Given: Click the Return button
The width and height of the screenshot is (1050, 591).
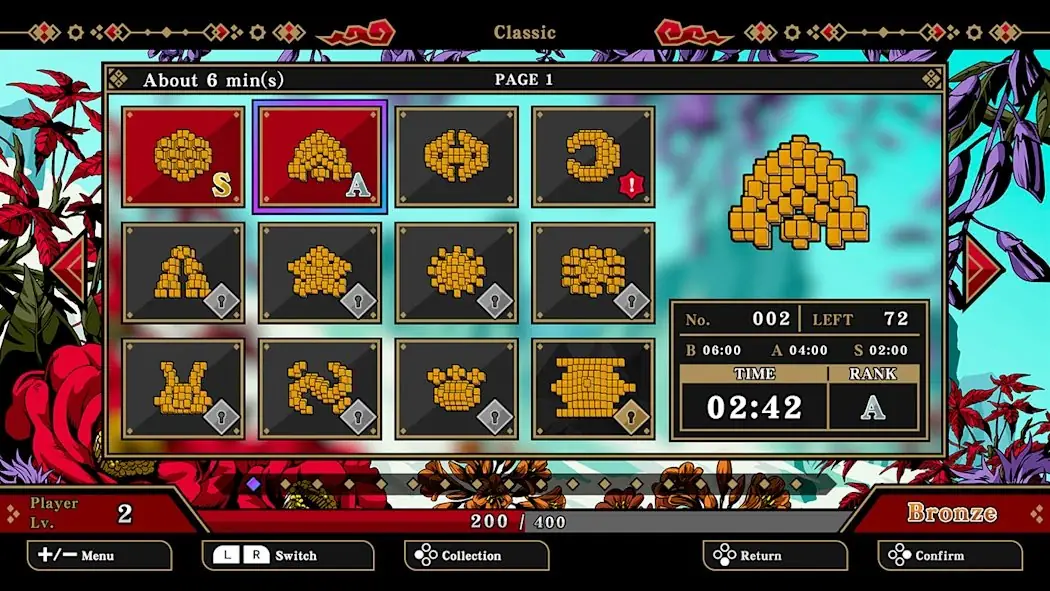Looking at the screenshot, I should click(x=775, y=555).
